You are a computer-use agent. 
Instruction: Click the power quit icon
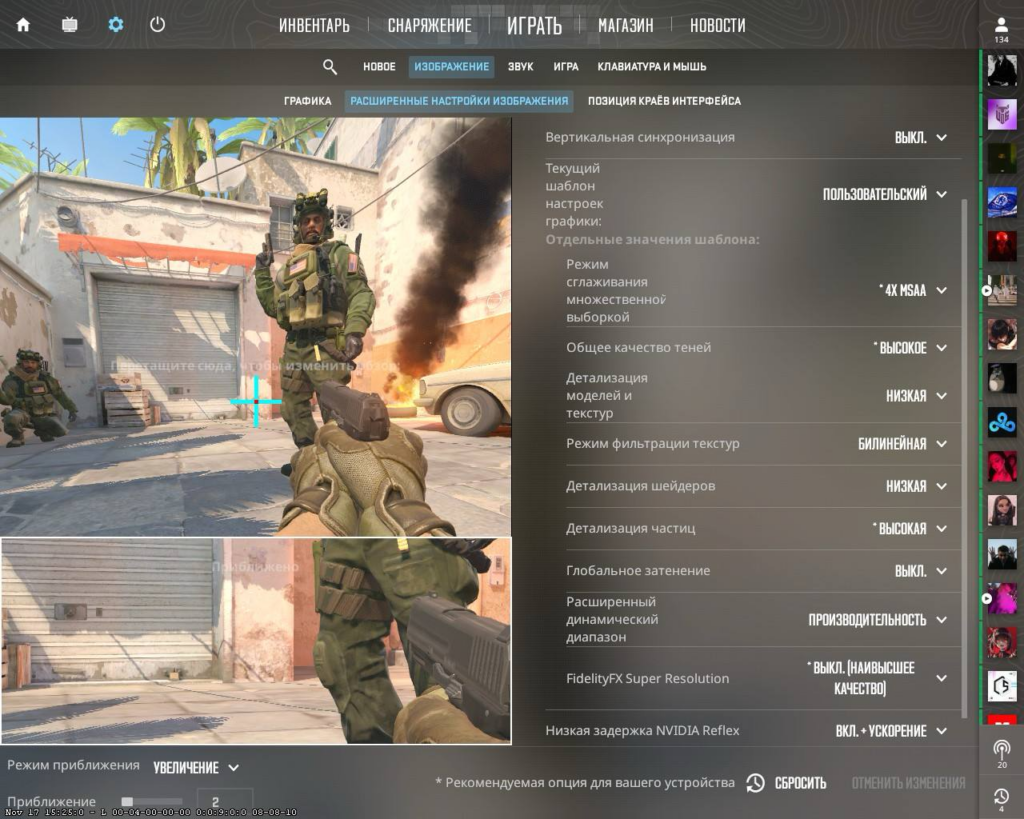tap(157, 25)
